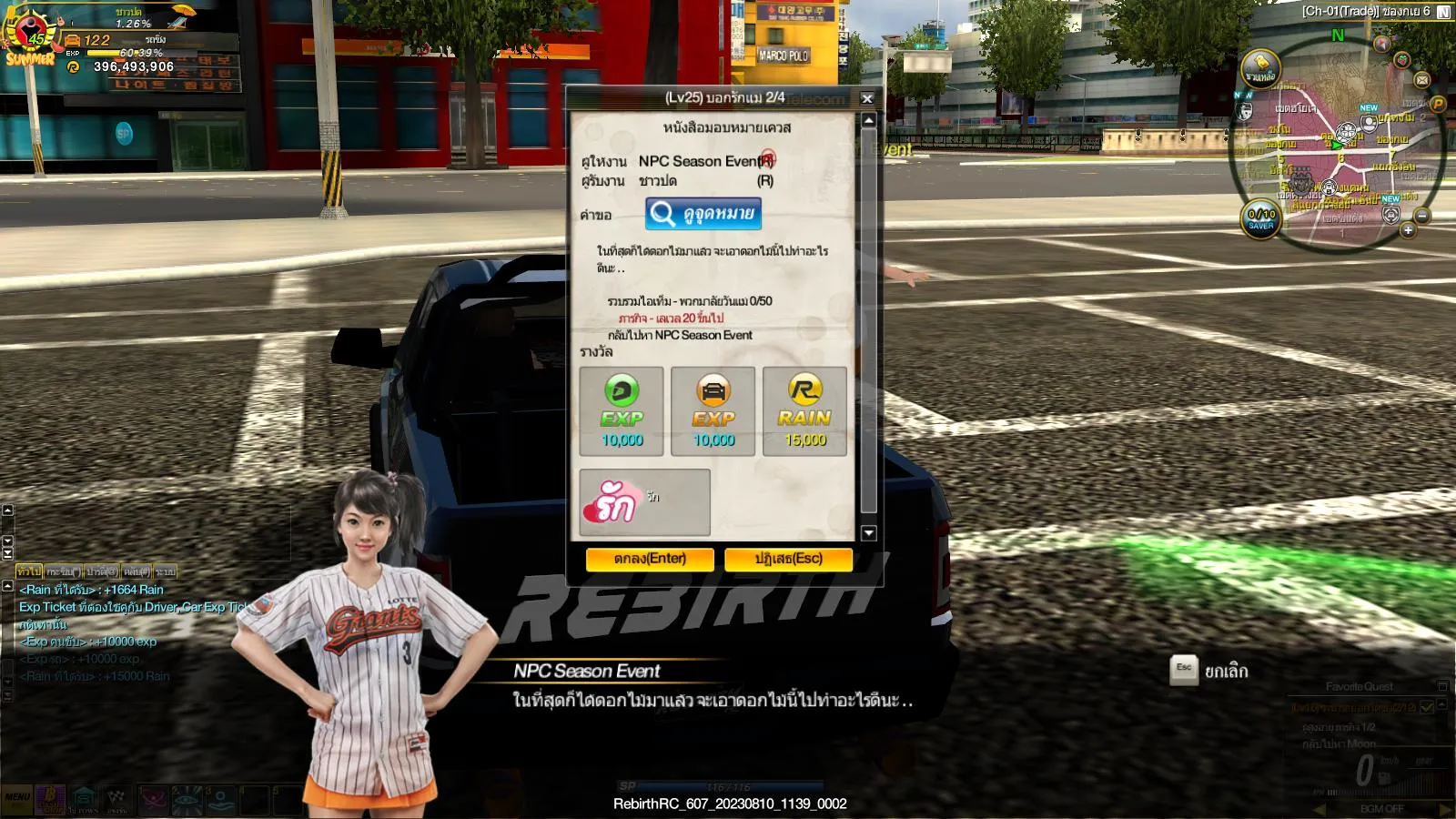The width and height of the screenshot is (1456, 819).
Task: Select the RAIN 15,000 reward tile
Action: pos(804,411)
